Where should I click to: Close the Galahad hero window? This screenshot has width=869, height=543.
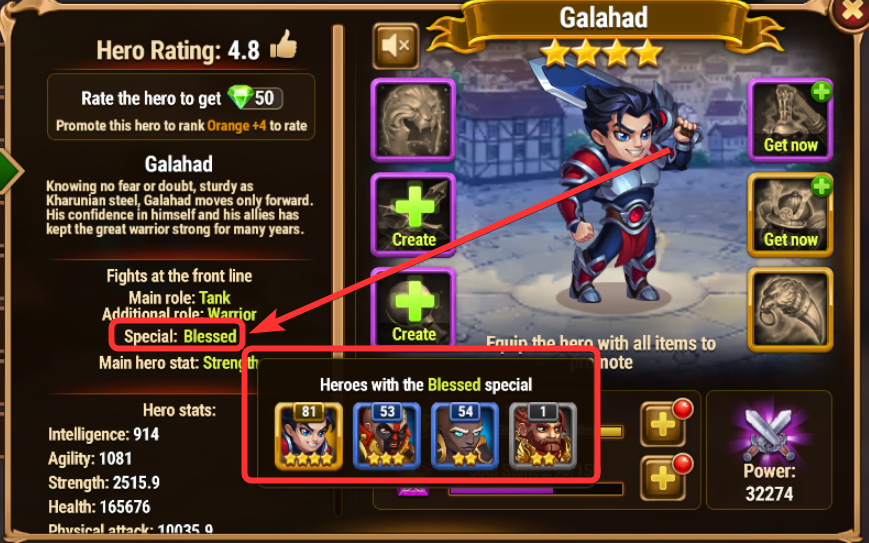(x=853, y=12)
